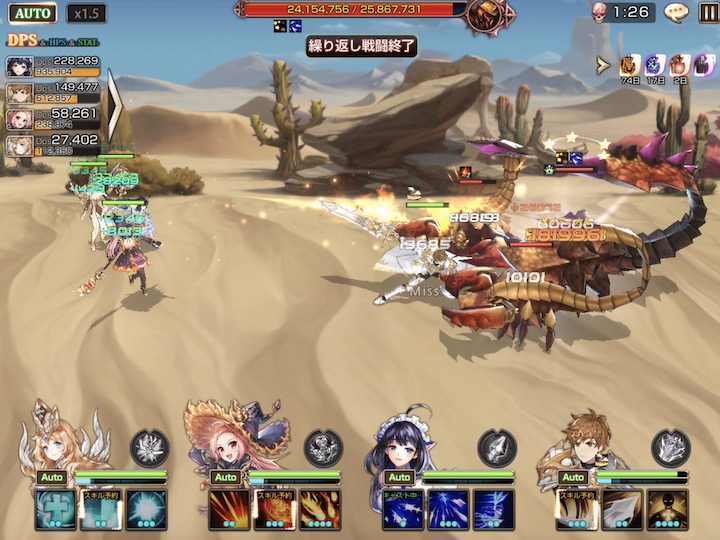Expand the buff icons list arrow

(603, 66)
